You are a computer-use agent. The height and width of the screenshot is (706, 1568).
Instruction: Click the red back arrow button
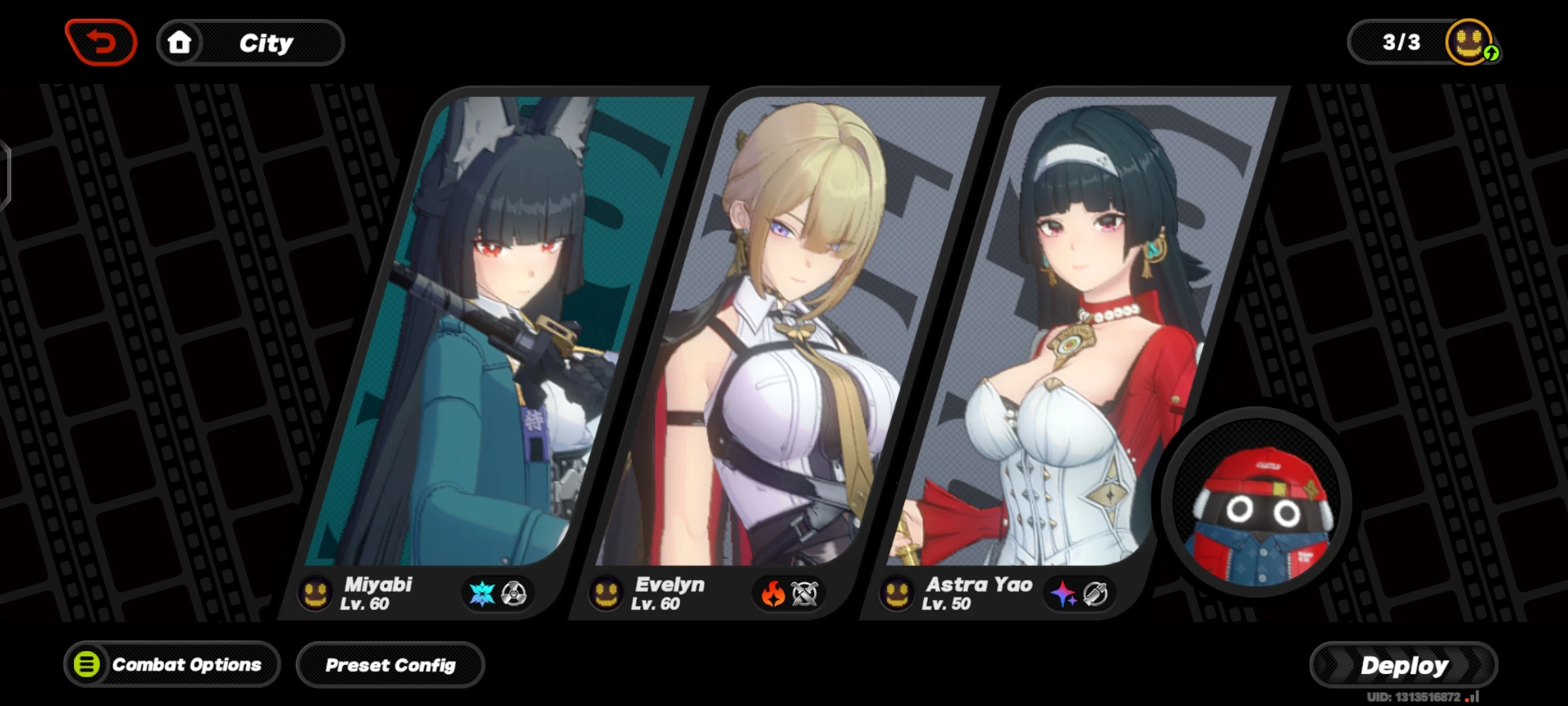point(101,43)
